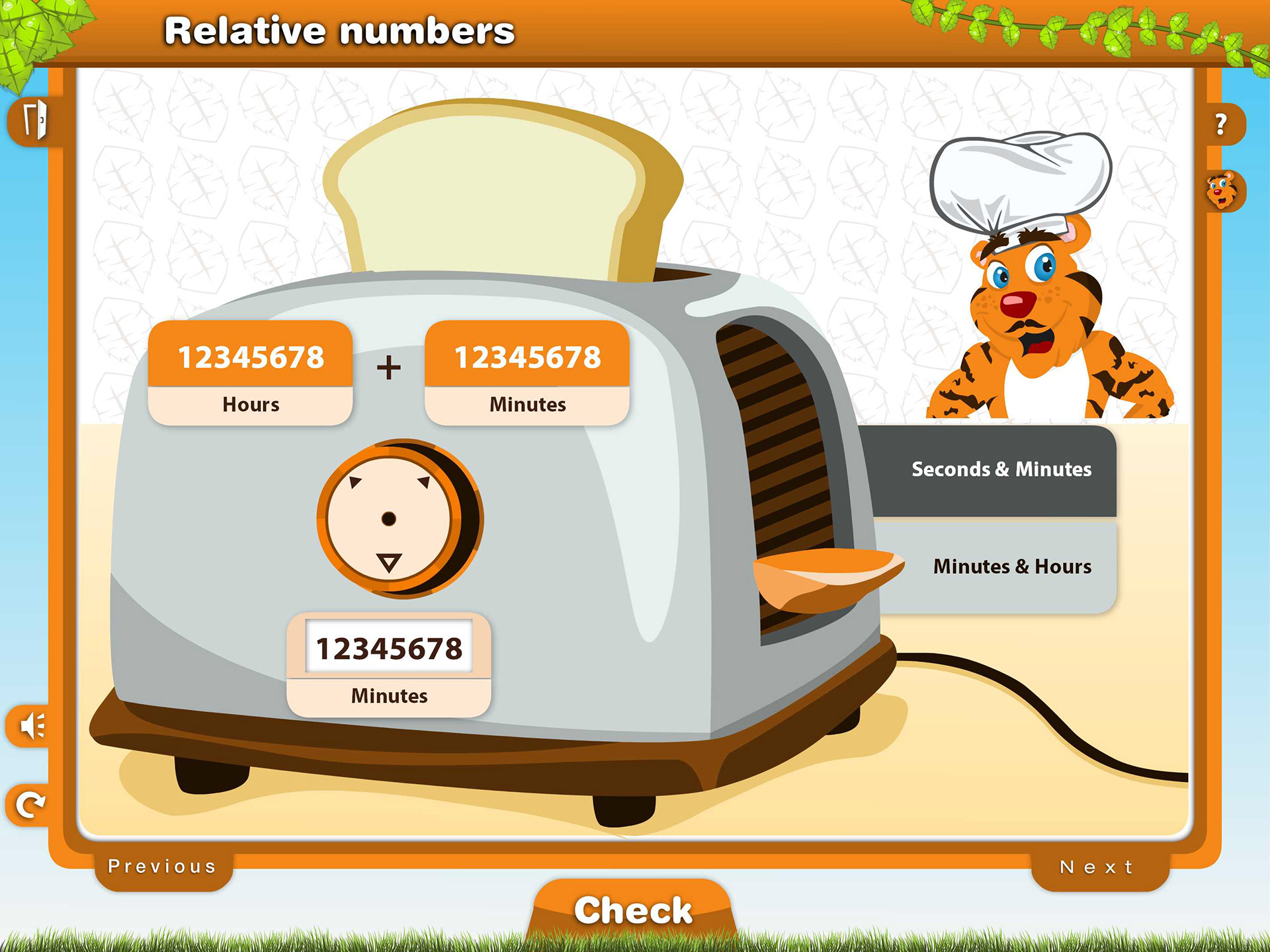The width and height of the screenshot is (1270, 952).
Task: Advance with the Next button
Action: click(x=1097, y=867)
